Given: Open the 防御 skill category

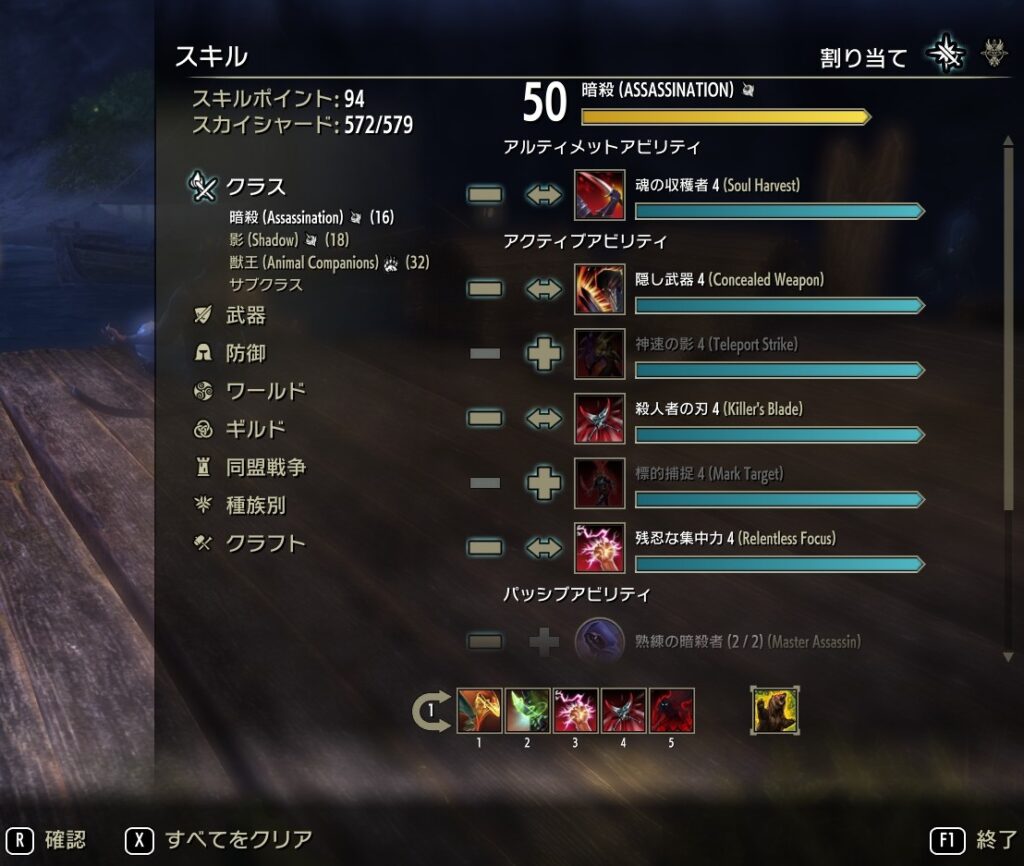Looking at the screenshot, I should (x=245, y=354).
